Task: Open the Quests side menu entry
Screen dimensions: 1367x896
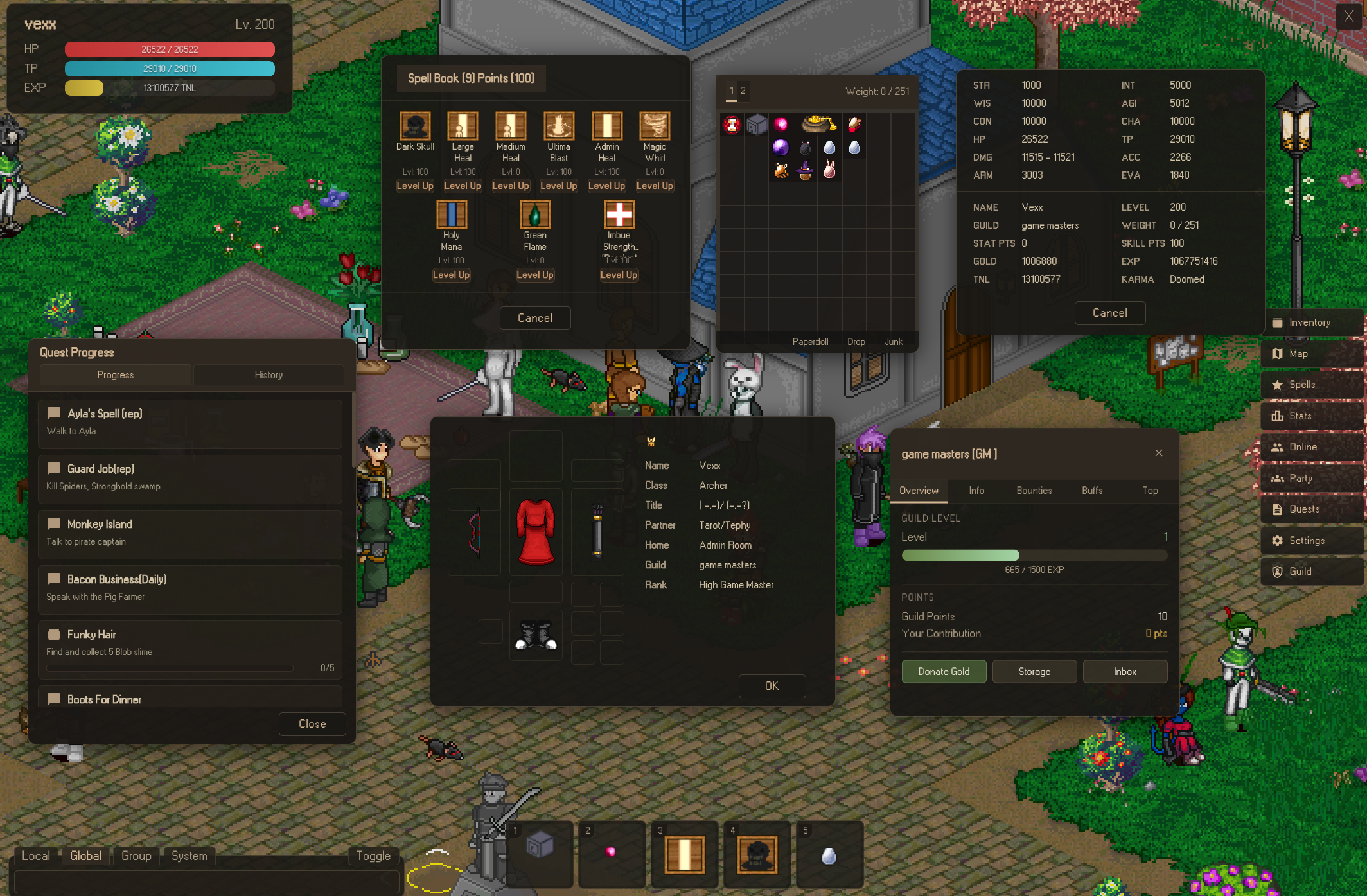Action: [x=1304, y=509]
